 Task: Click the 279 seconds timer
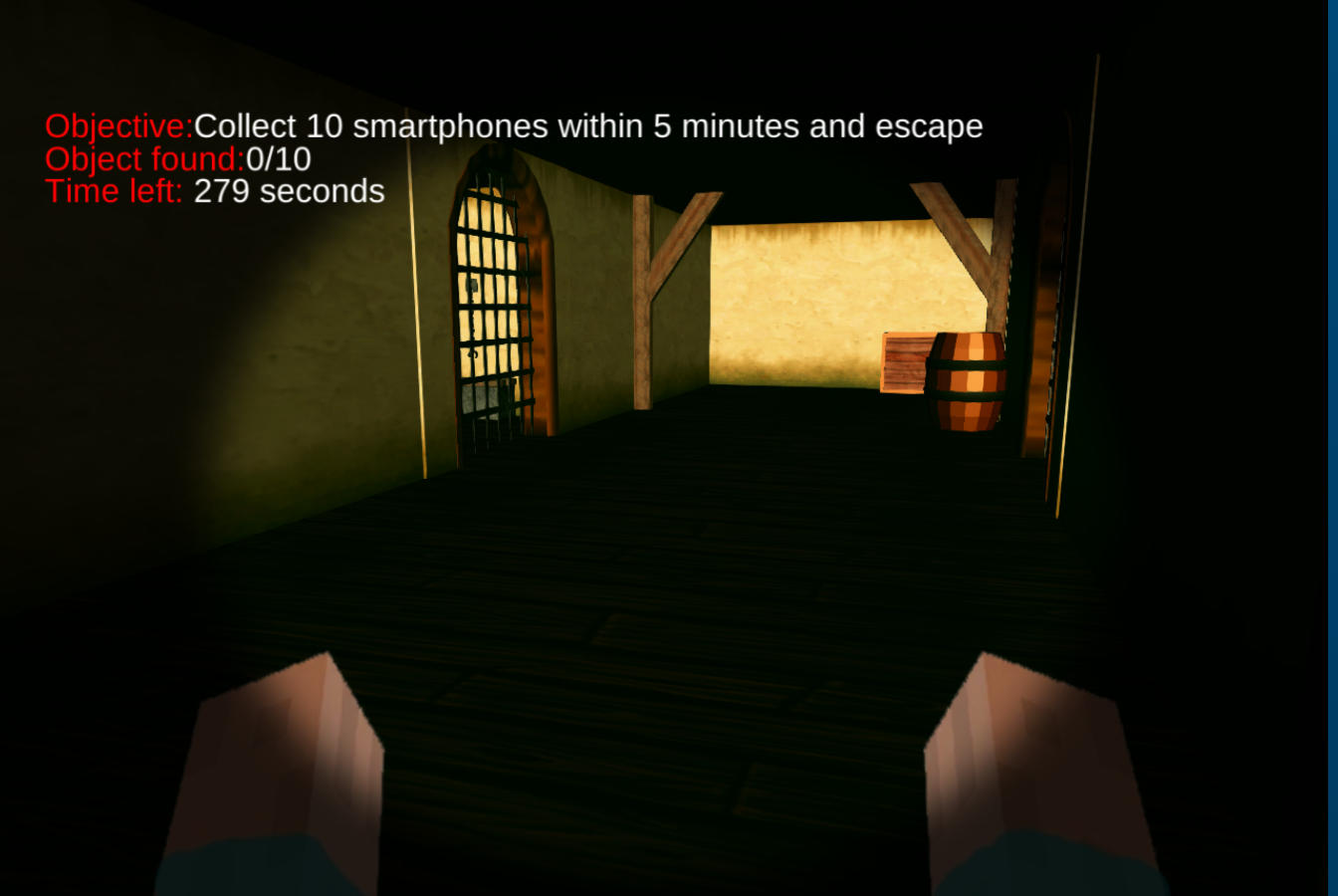tap(289, 191)
